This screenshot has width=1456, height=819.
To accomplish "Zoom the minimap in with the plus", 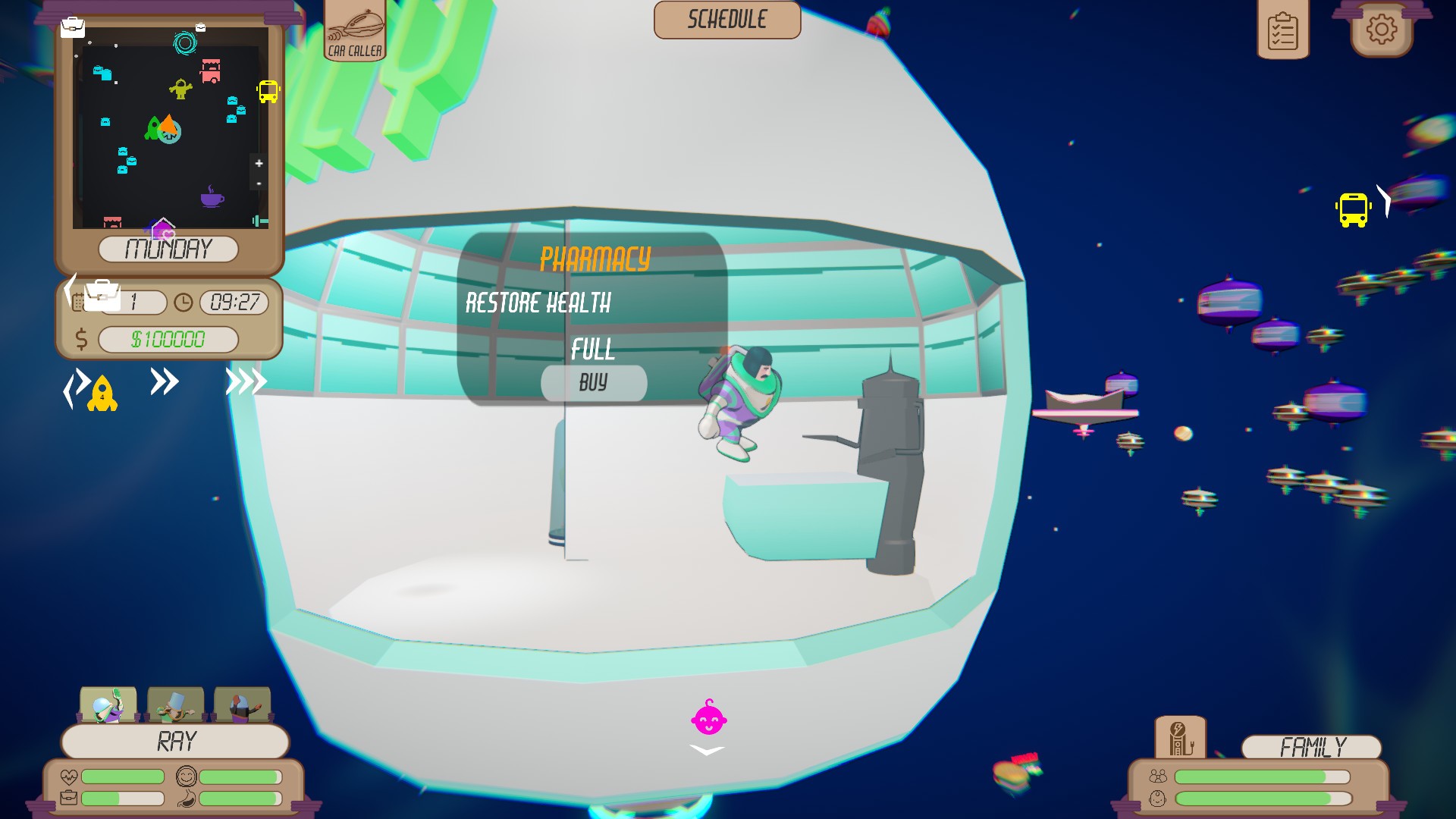I will pos(259,162).
